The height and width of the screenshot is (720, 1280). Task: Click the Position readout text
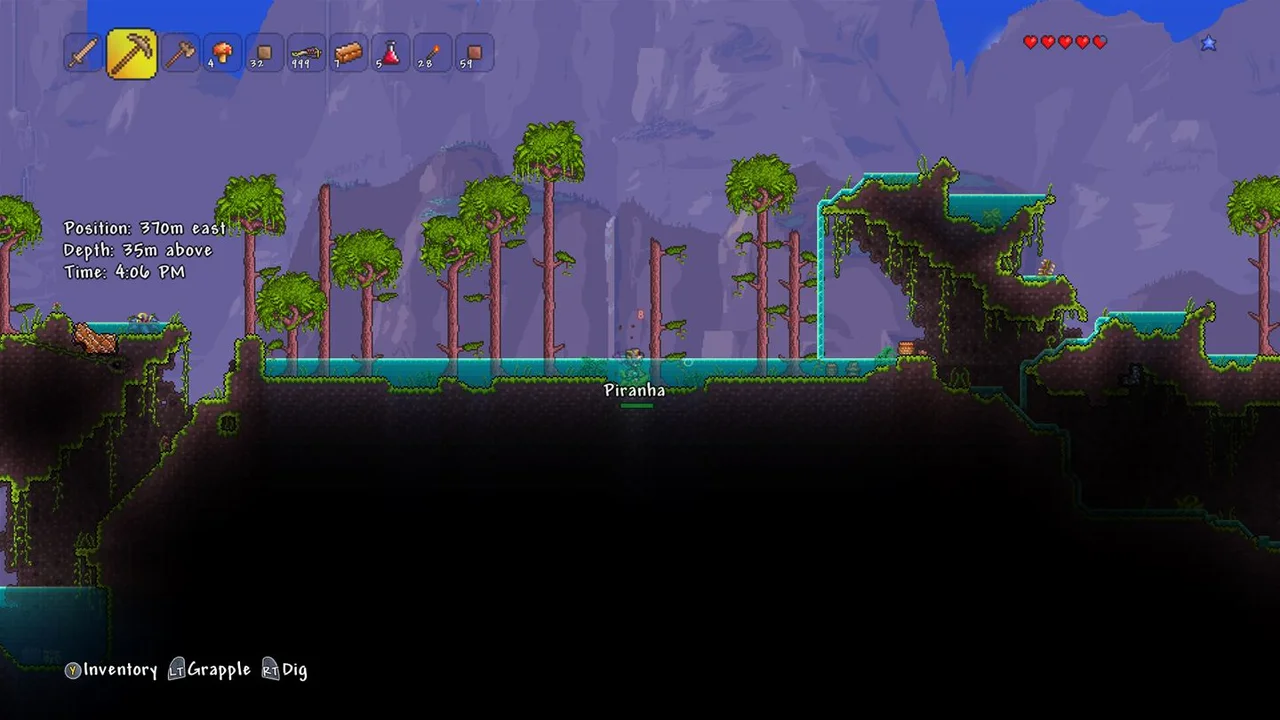144,227
